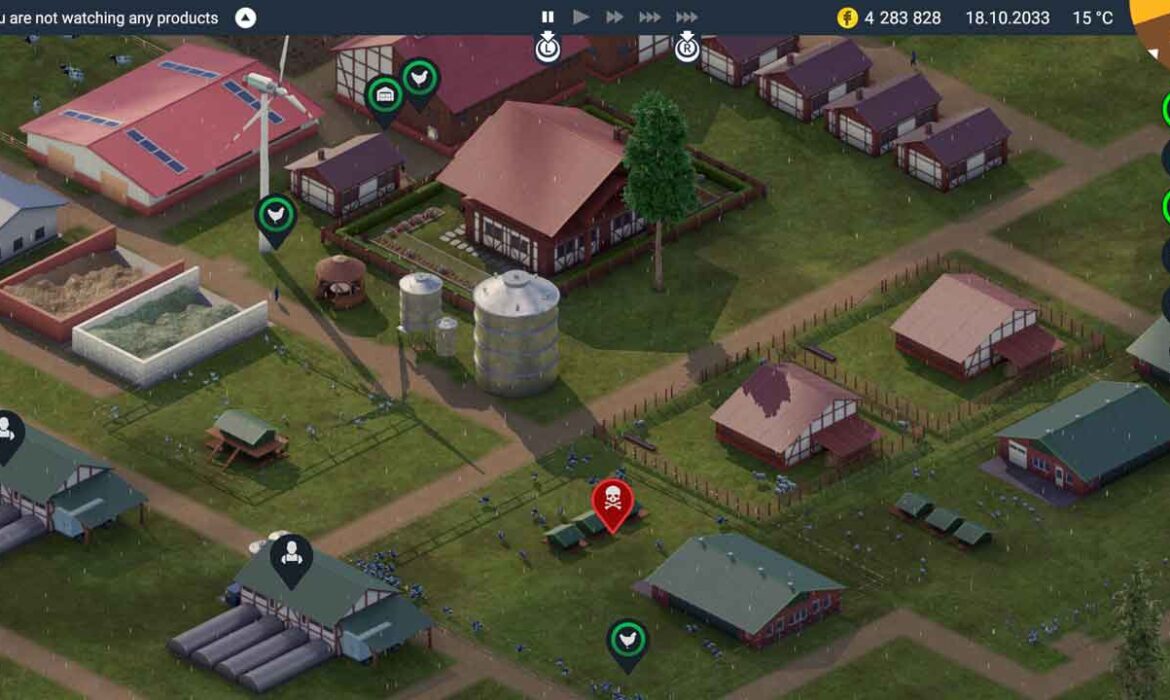Select the worker marker above the tunnel greenhouses
Image resolution: width=1170 pixels, height=700 pixels.
[291, 555]
